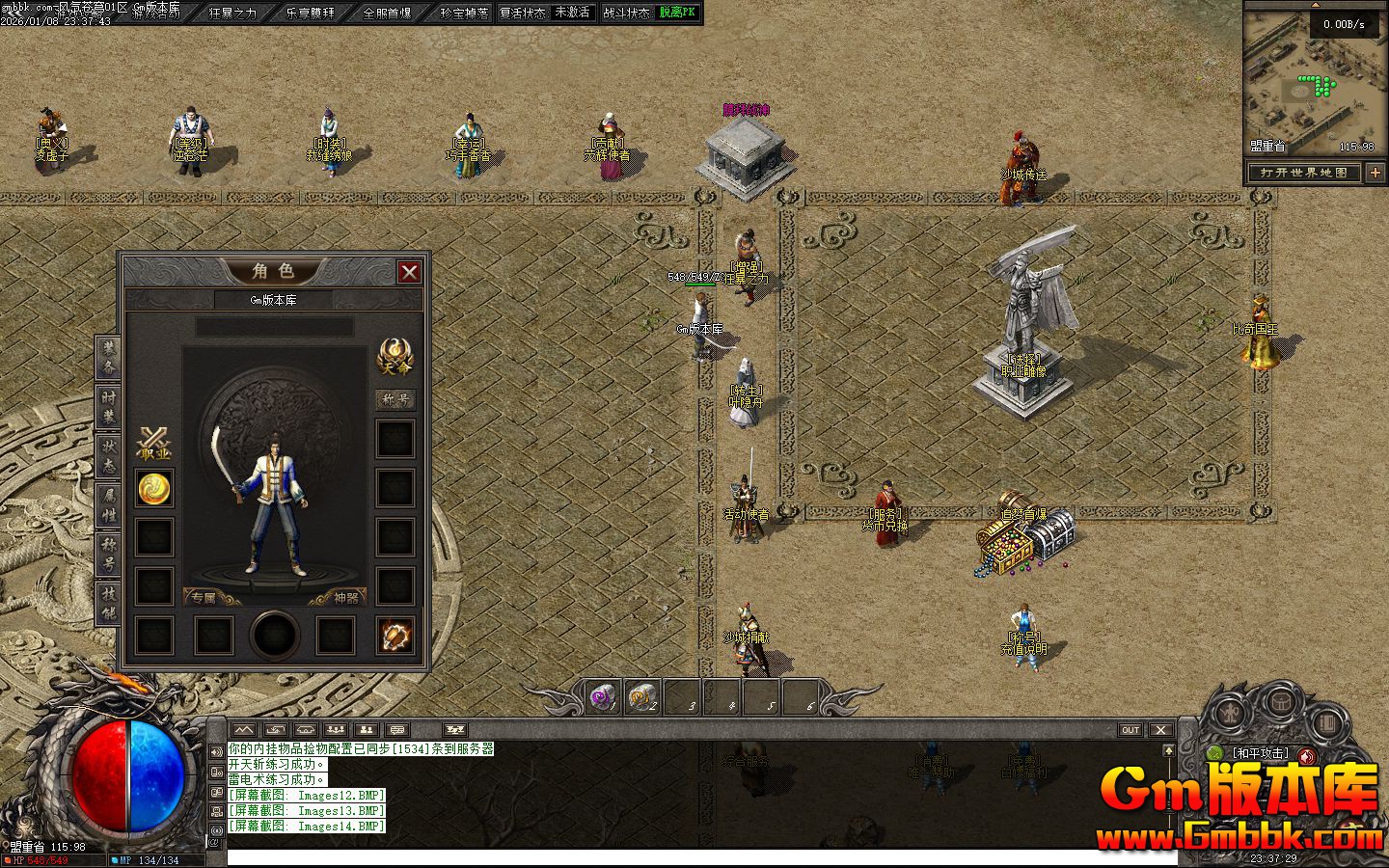
Task: Close the 角色 character panel
Action: tap(409, 272)
